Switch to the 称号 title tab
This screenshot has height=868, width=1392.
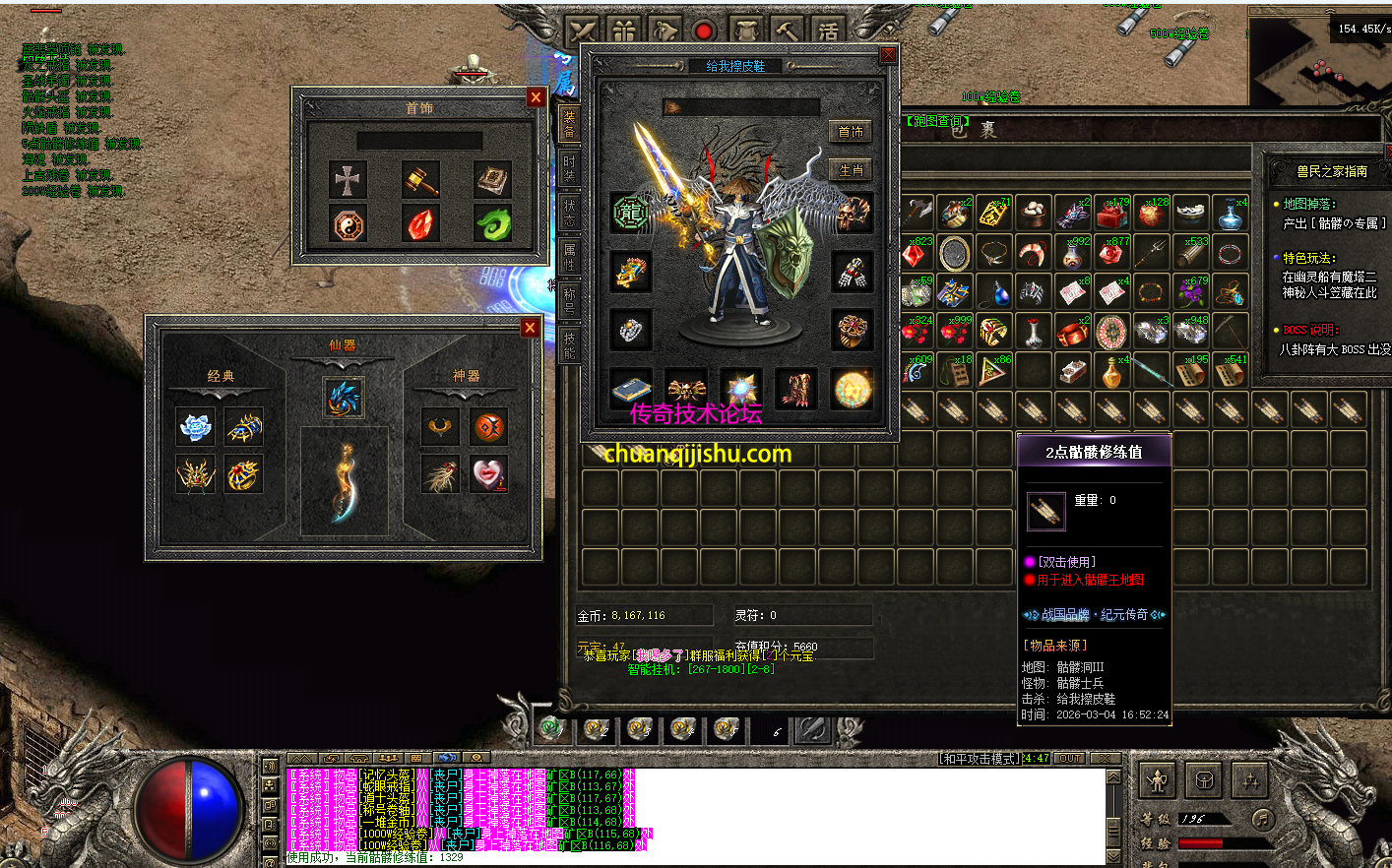click(x=569, y=299)
